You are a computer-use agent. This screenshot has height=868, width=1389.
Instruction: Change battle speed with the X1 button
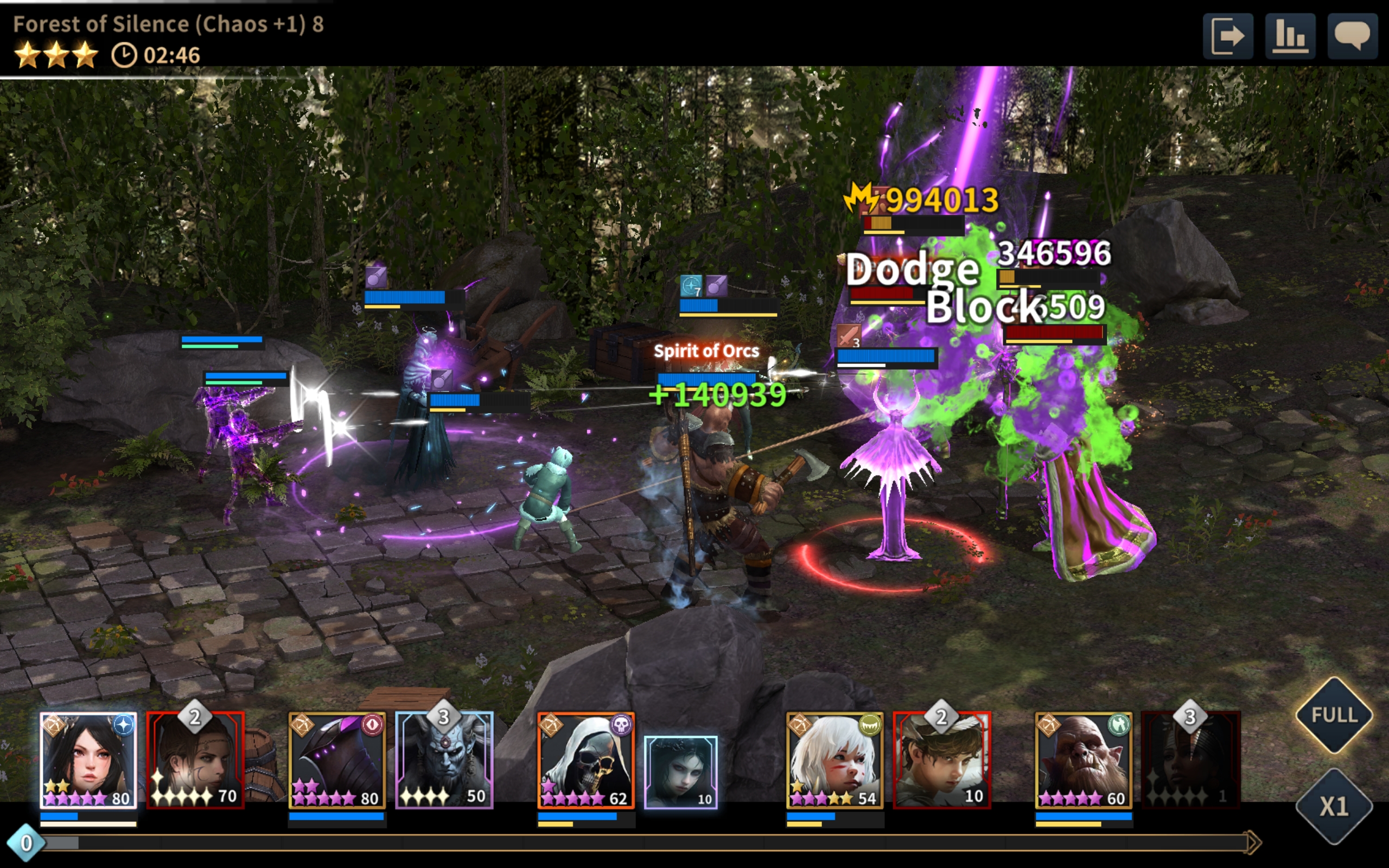[x=1334, y=807]
